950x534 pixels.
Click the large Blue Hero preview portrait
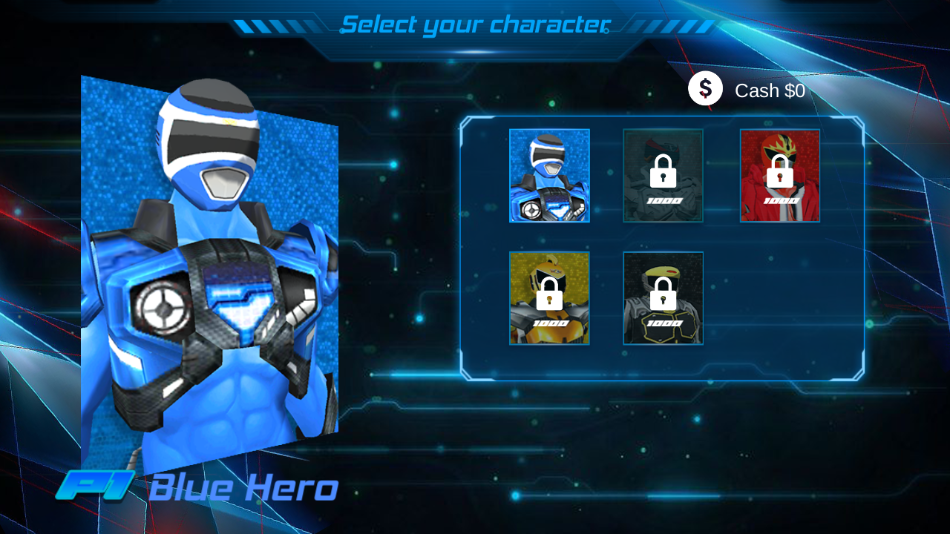(x=210, y=270)
